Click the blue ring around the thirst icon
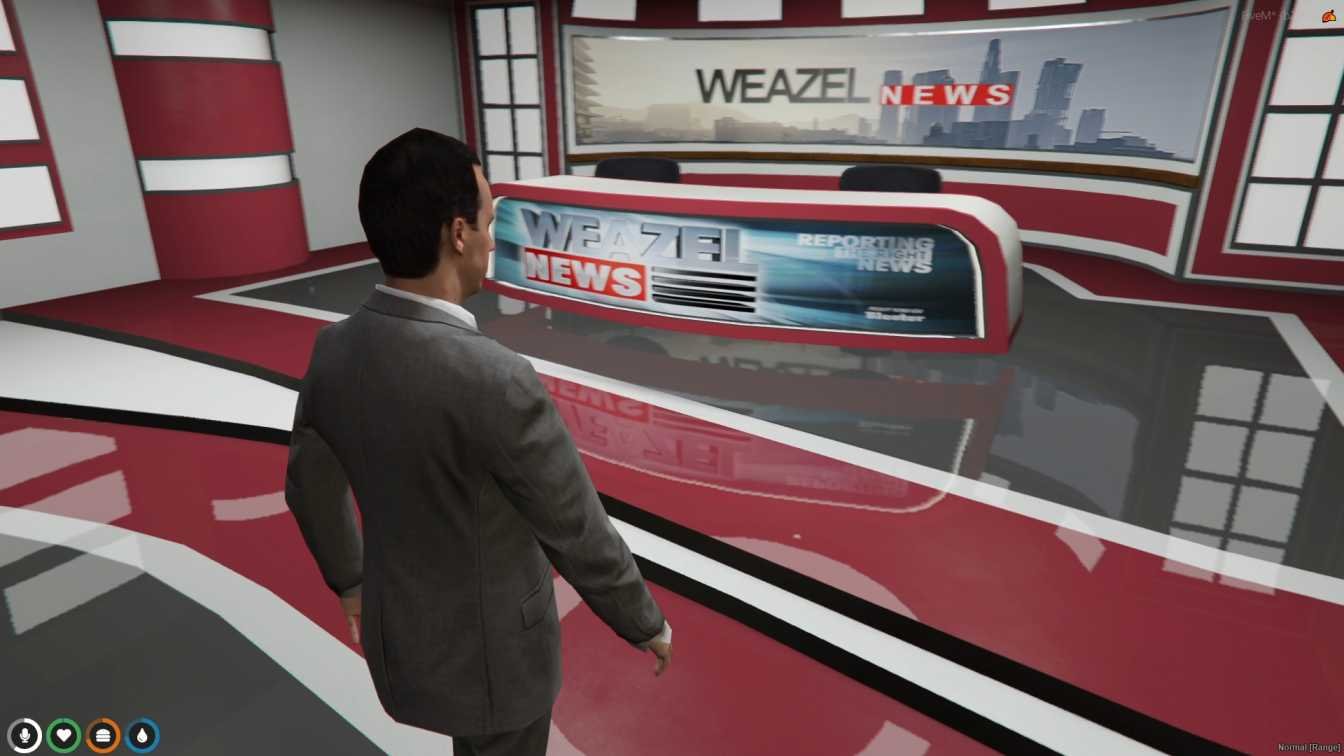This screenshot has height=756, width=1344. (x=141, y=722)
